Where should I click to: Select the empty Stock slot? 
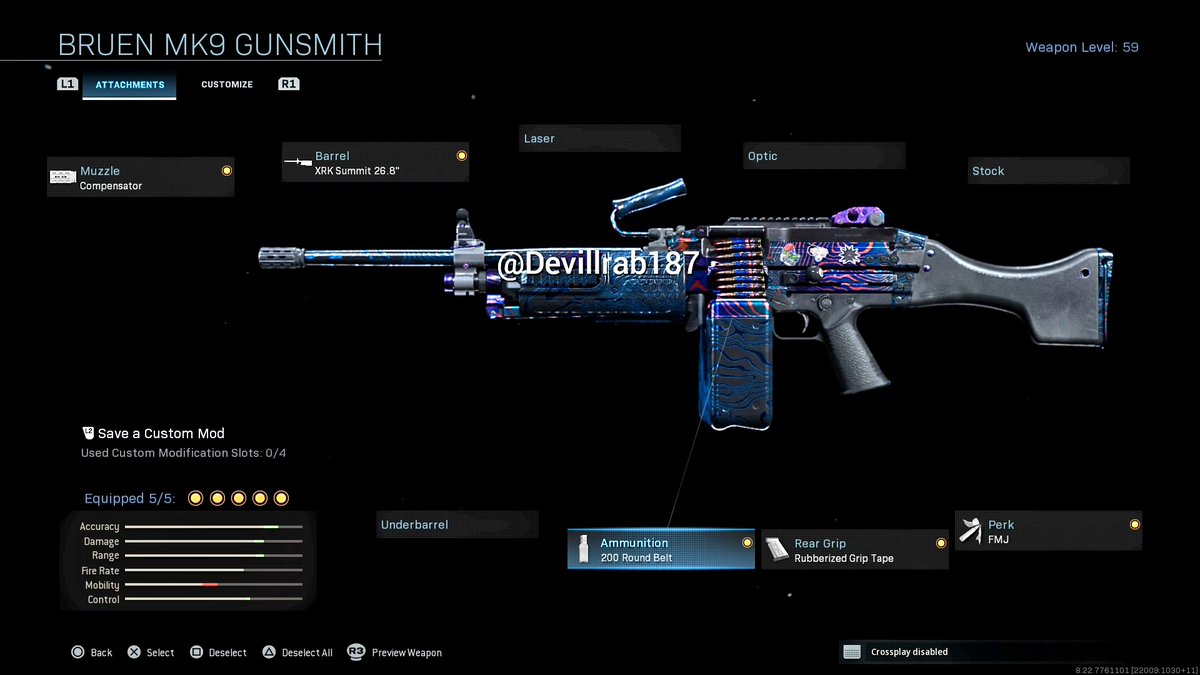coord(1048,171)
